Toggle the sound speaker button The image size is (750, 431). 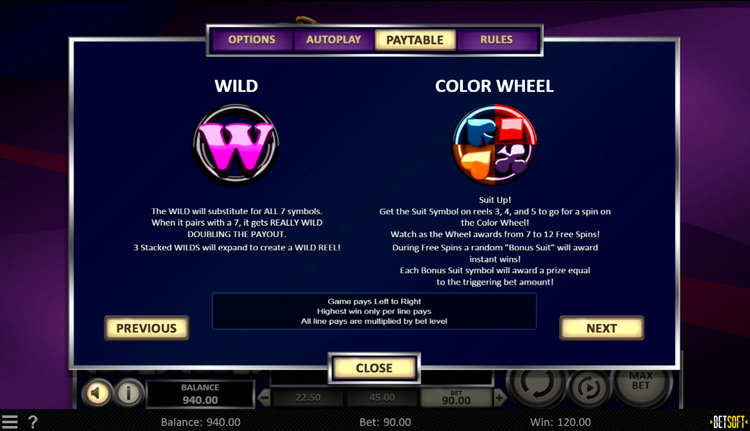[x=96, y=393]
